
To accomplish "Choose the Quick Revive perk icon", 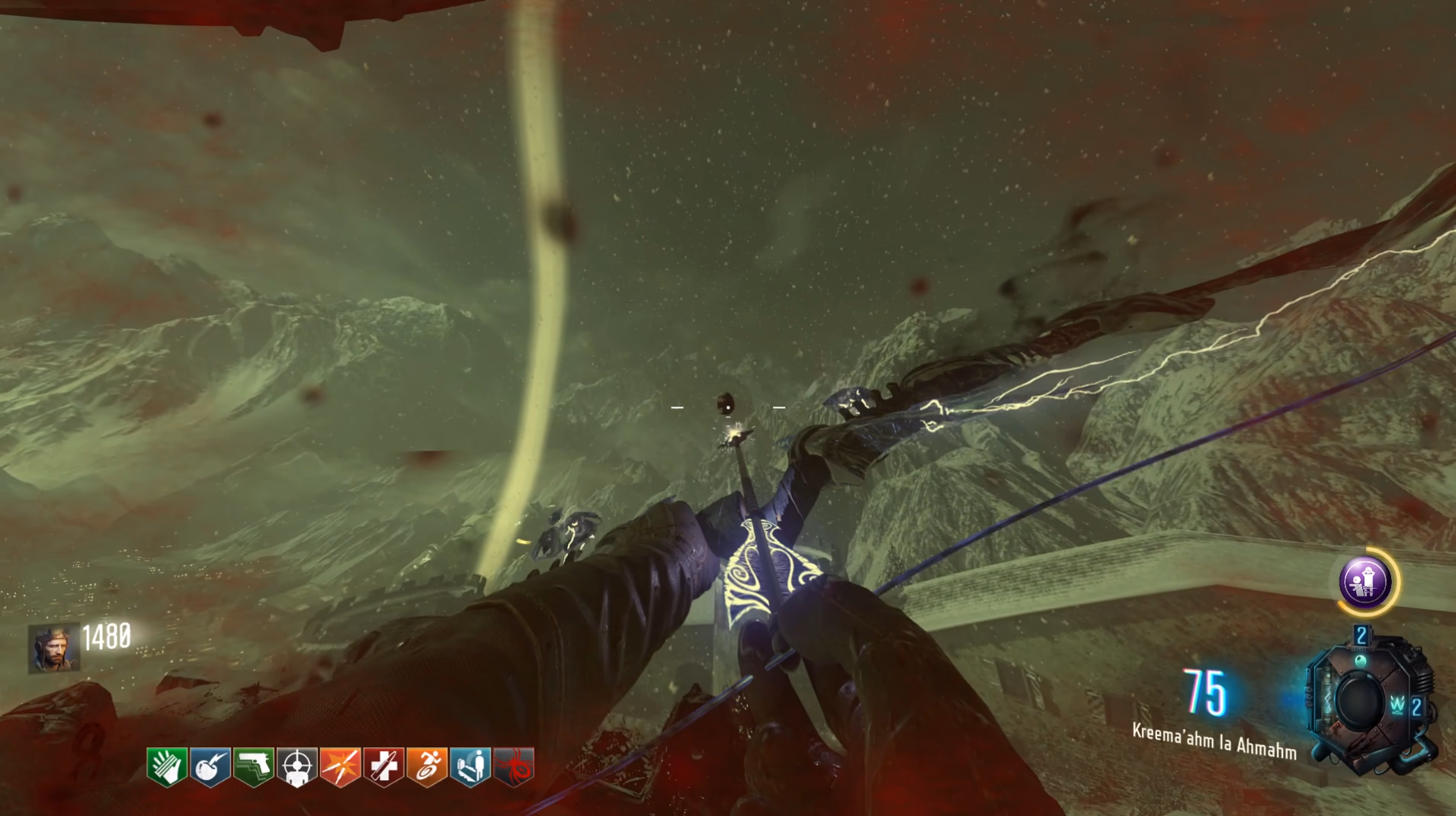I will [x=470, y=766].
